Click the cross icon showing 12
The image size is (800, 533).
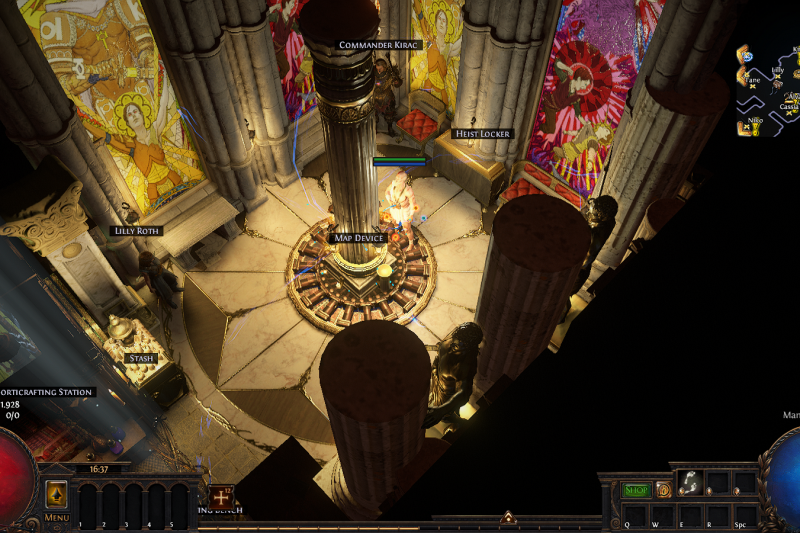click(220, 494)
